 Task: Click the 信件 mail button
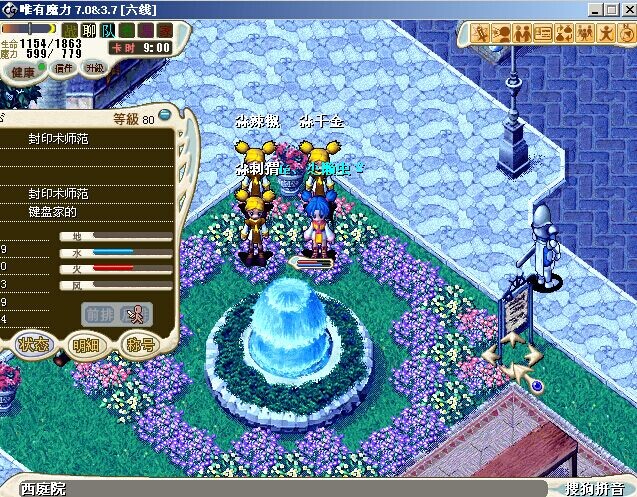62,69
